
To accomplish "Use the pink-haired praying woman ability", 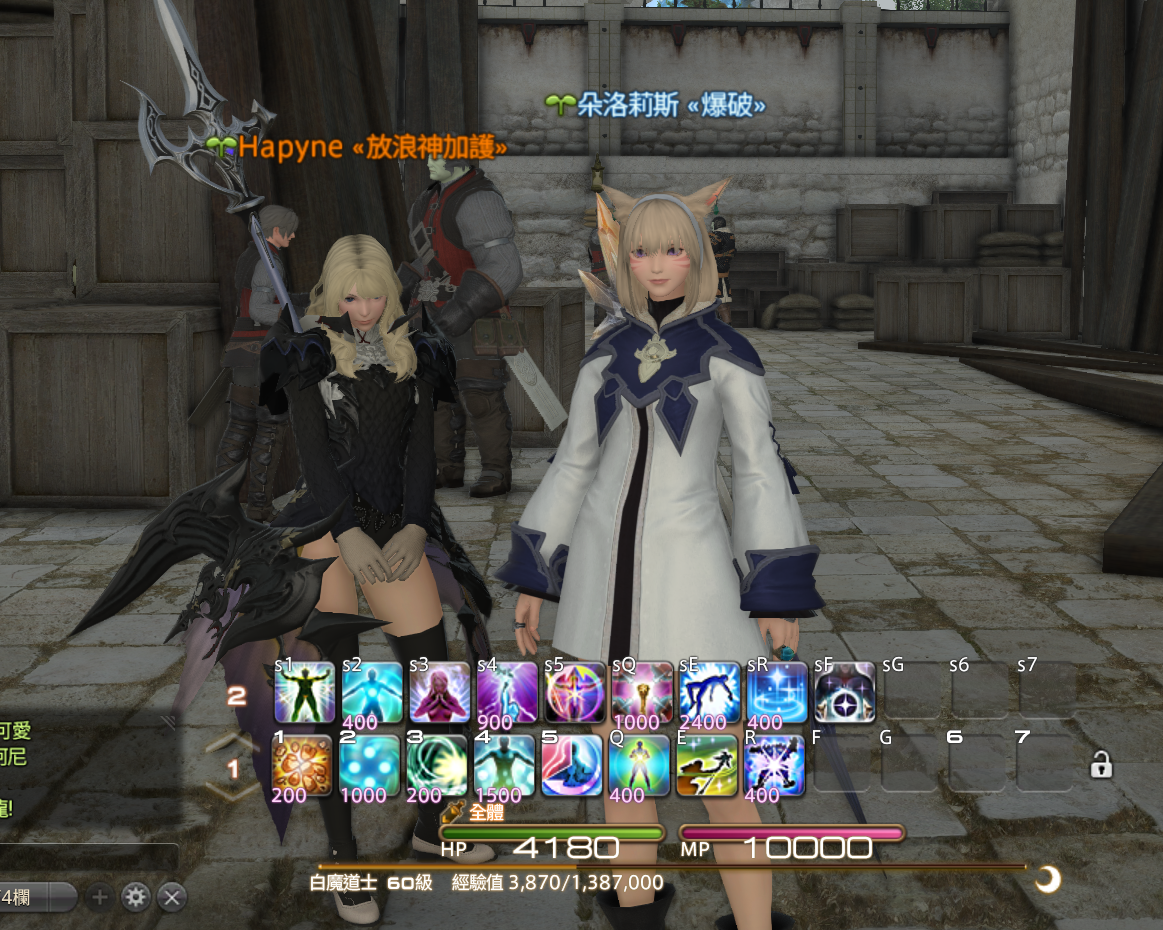I will 439,692.
